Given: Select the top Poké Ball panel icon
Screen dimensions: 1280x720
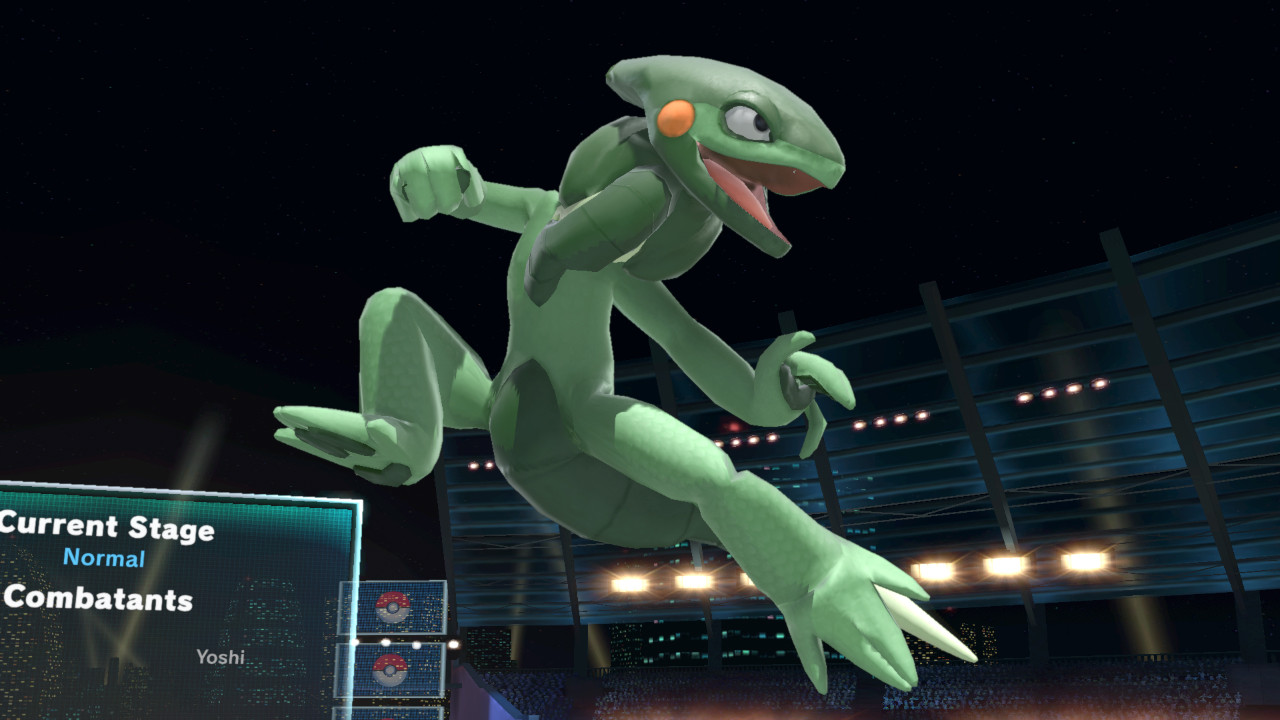Looking at the screenshot, I should point(393,608).
